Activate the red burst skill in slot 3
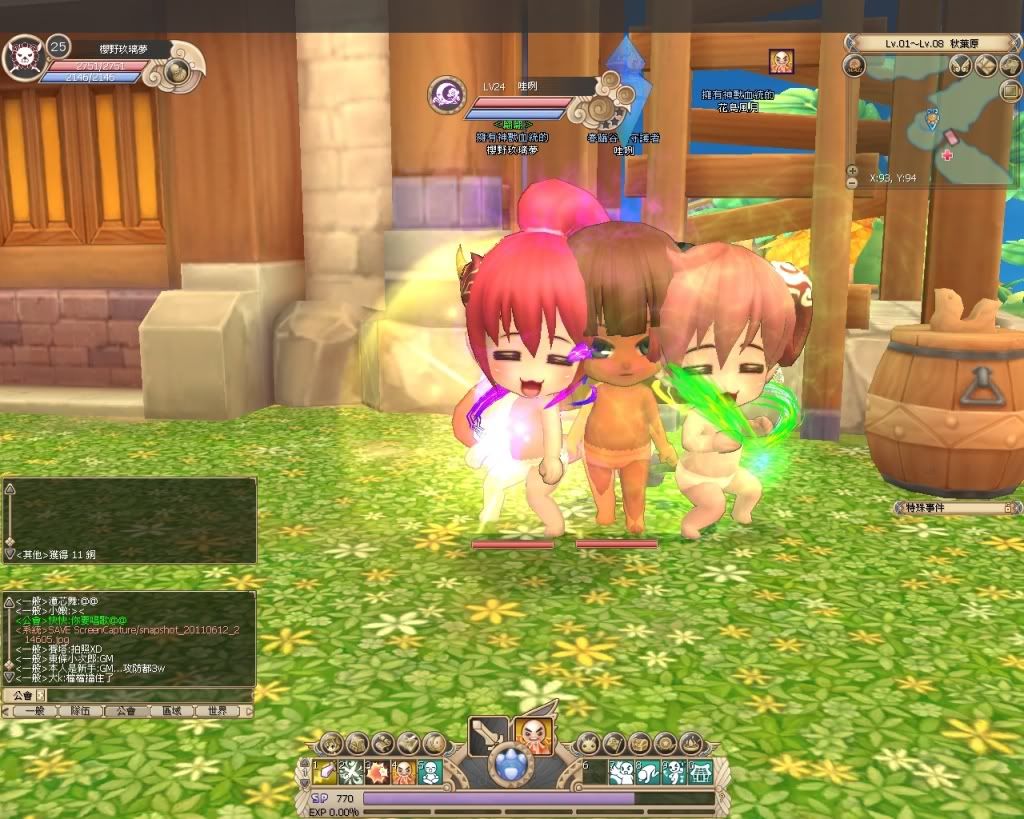The width and height of the screenshot is (1024, 819). click(x=380, y=772)
